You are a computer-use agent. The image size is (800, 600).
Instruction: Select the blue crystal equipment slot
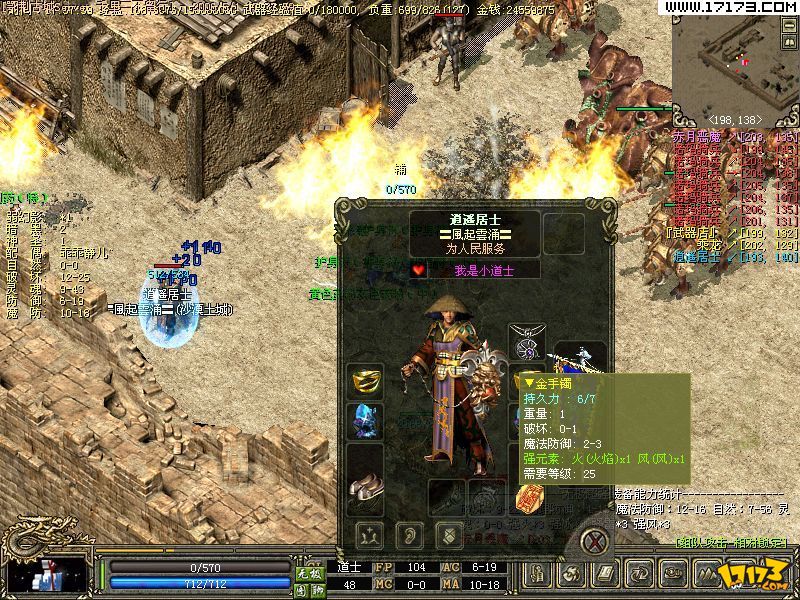click(365, 420)
